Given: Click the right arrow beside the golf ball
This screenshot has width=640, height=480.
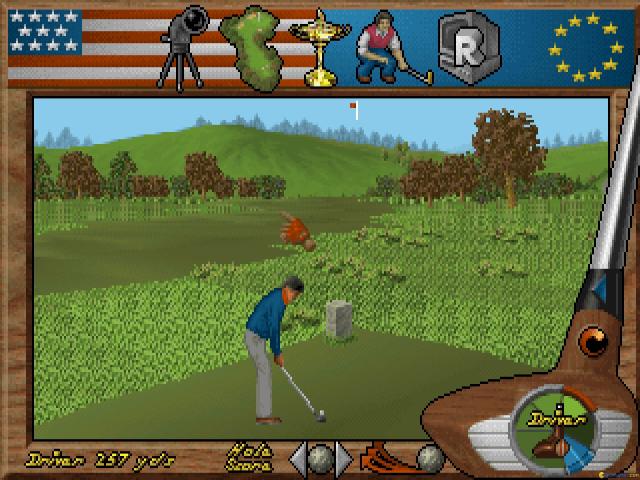Looking at the screenshot, I should pyautogui.click(x=344, y=458).
